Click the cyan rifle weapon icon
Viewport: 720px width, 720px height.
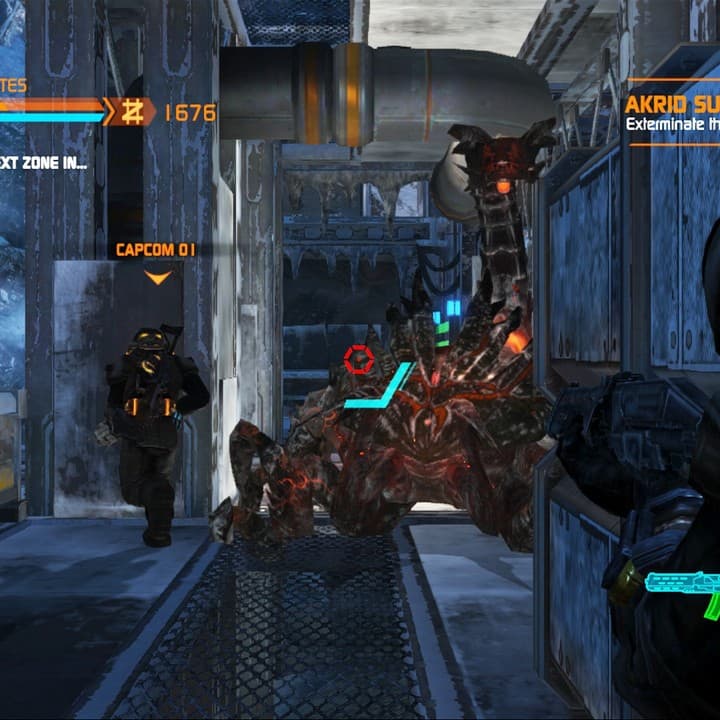[684, 588]
